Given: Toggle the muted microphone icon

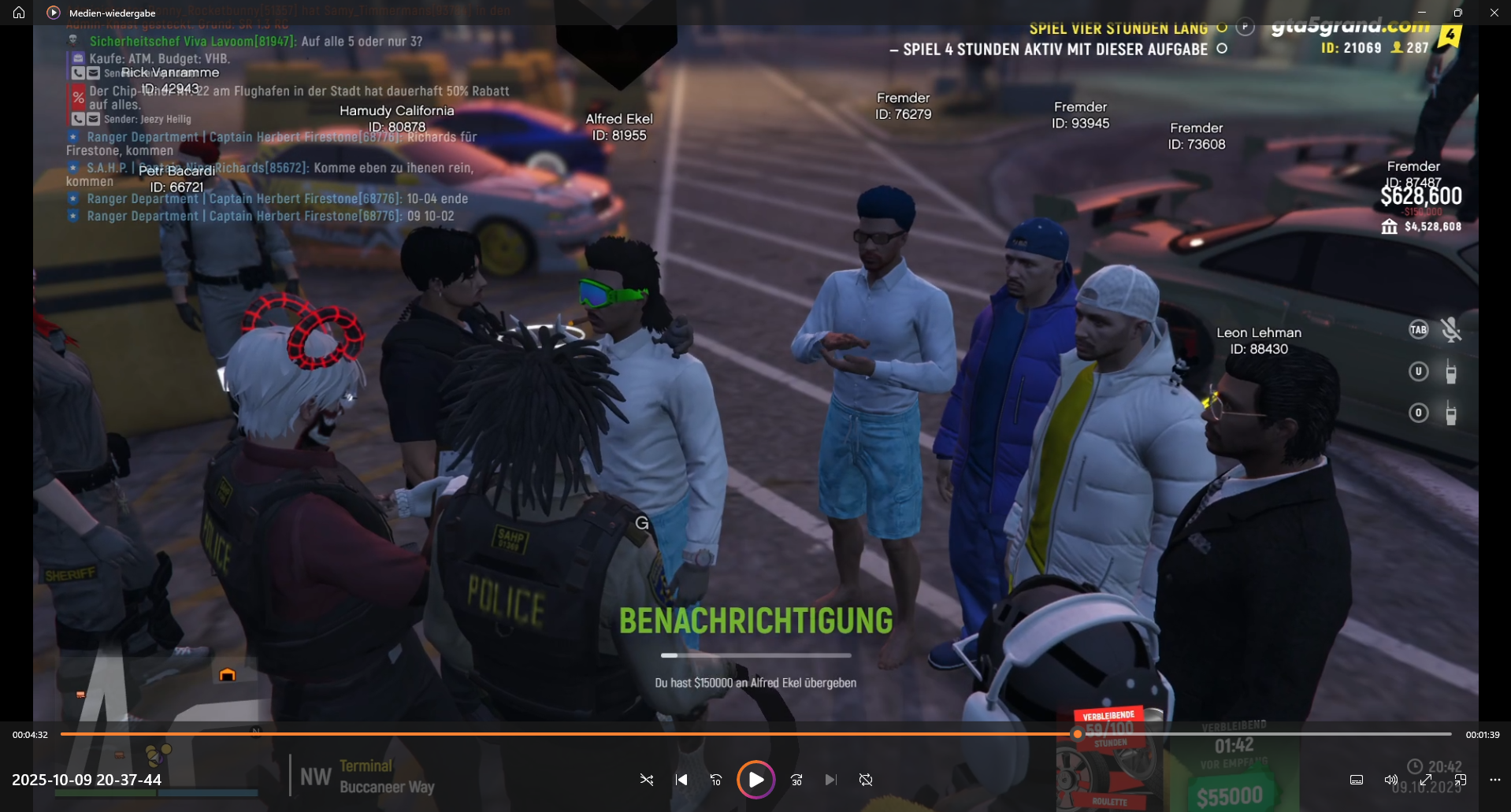Looking at the screenshot, I should (x=1450, y=330).
